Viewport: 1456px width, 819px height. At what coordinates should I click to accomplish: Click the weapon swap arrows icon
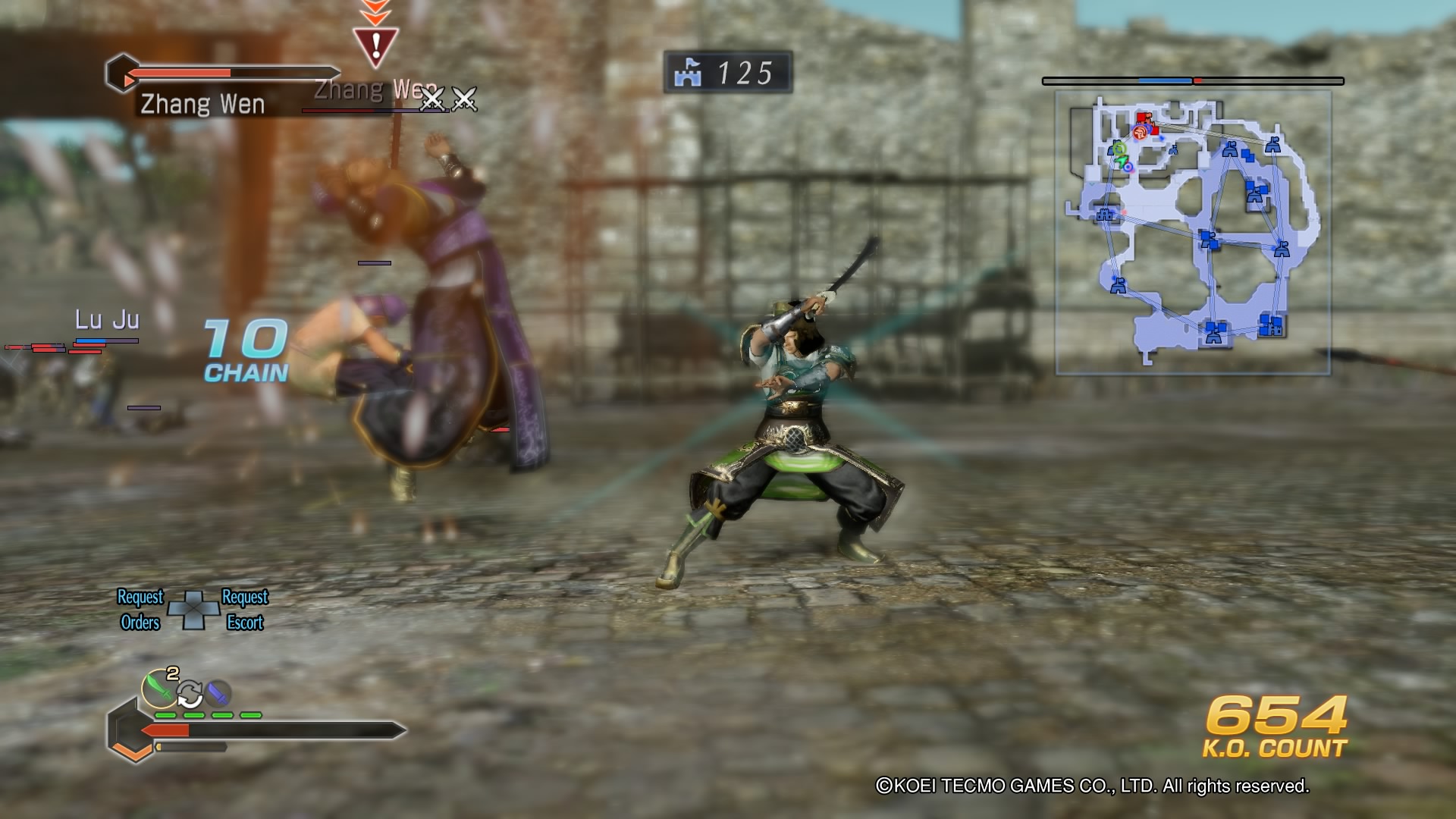point(190,693)
